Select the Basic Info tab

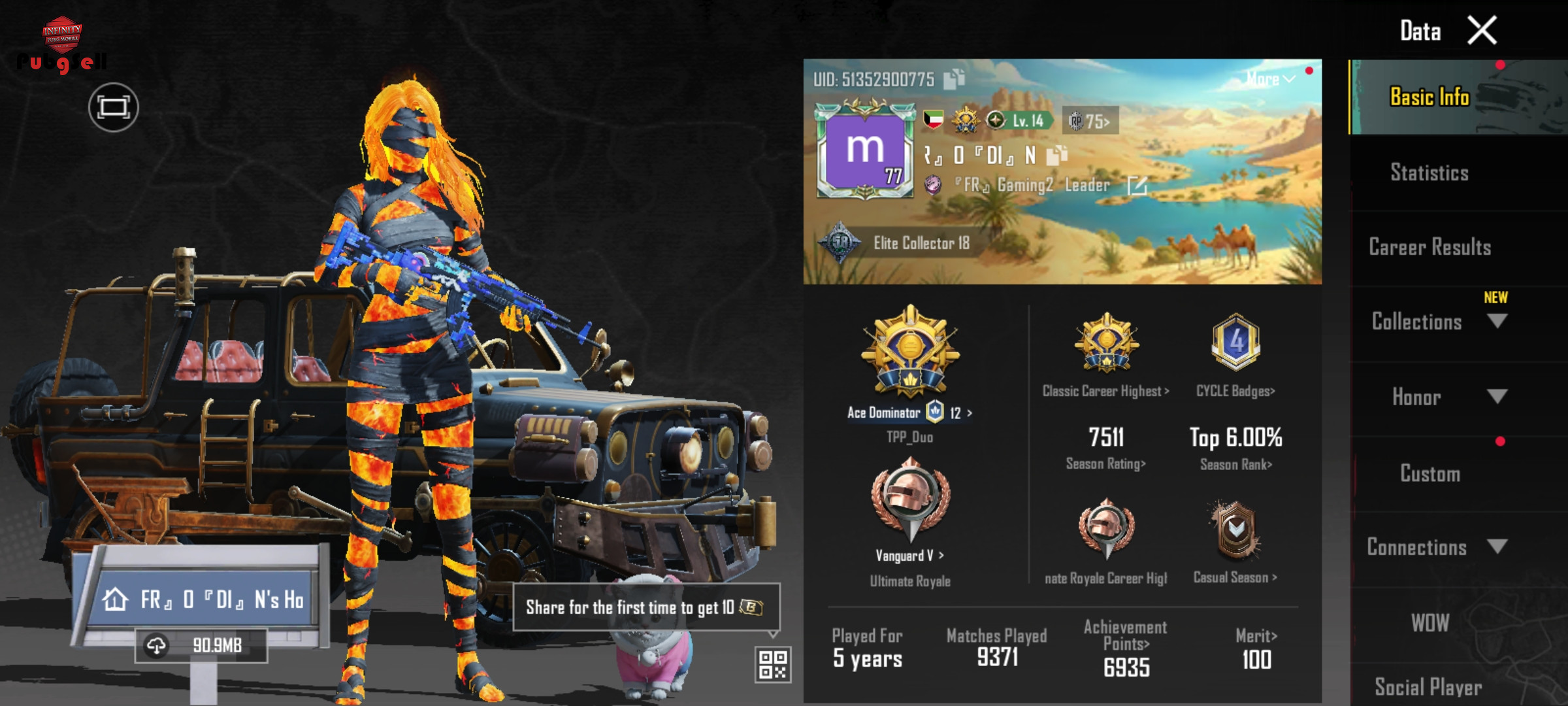pyautogui.click(x=1429, y=97)
